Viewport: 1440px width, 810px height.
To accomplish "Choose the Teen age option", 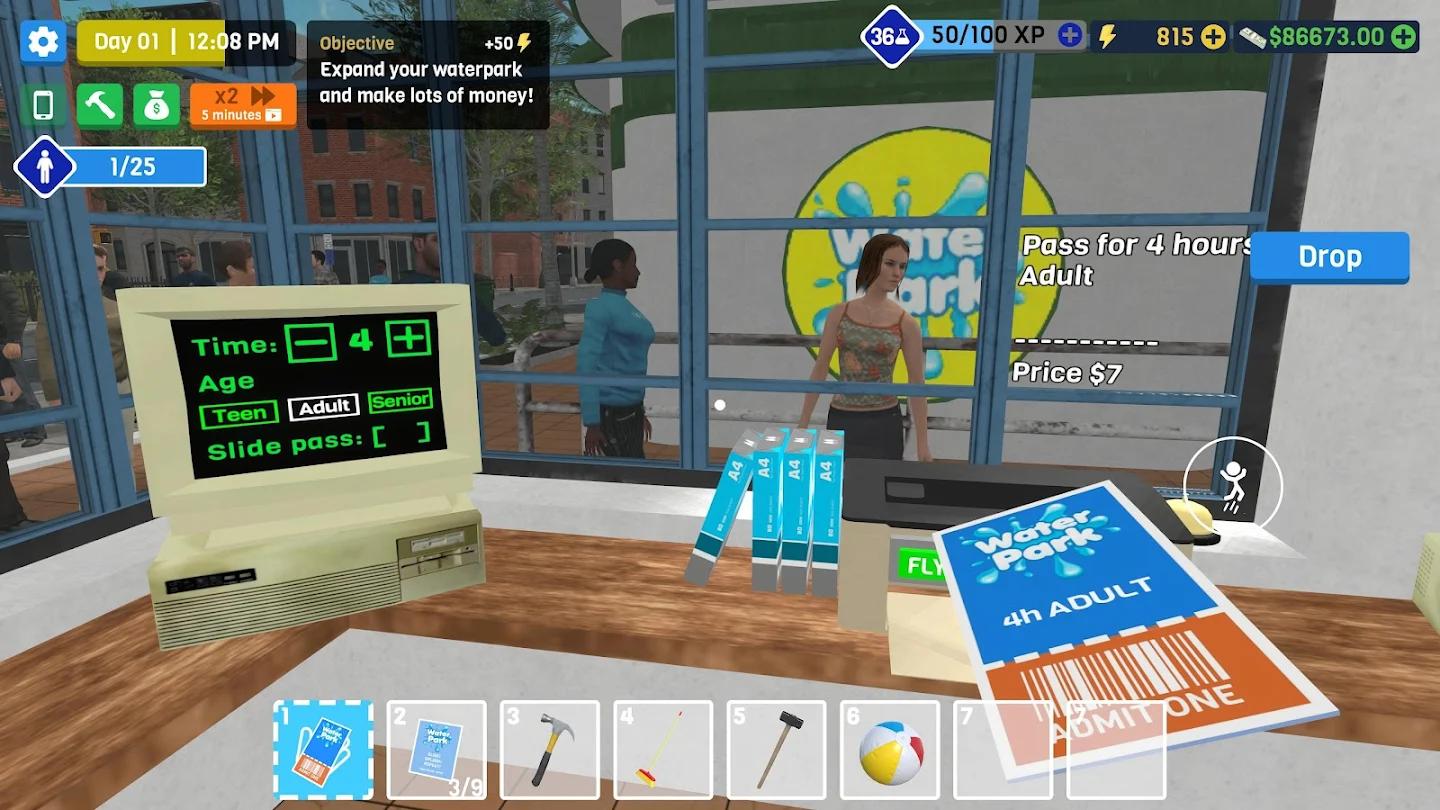I will [239, 414].
